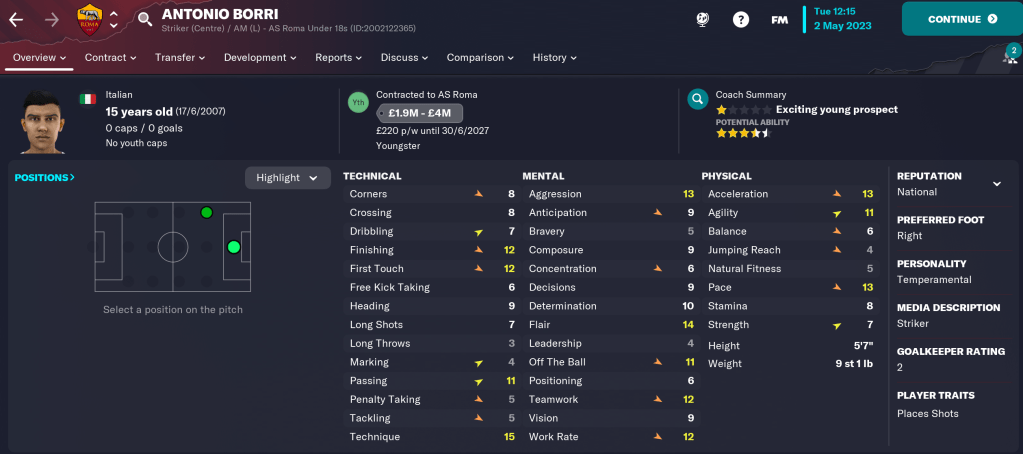Click the Coach Summary magnifier icon

[x=698, y=100]
